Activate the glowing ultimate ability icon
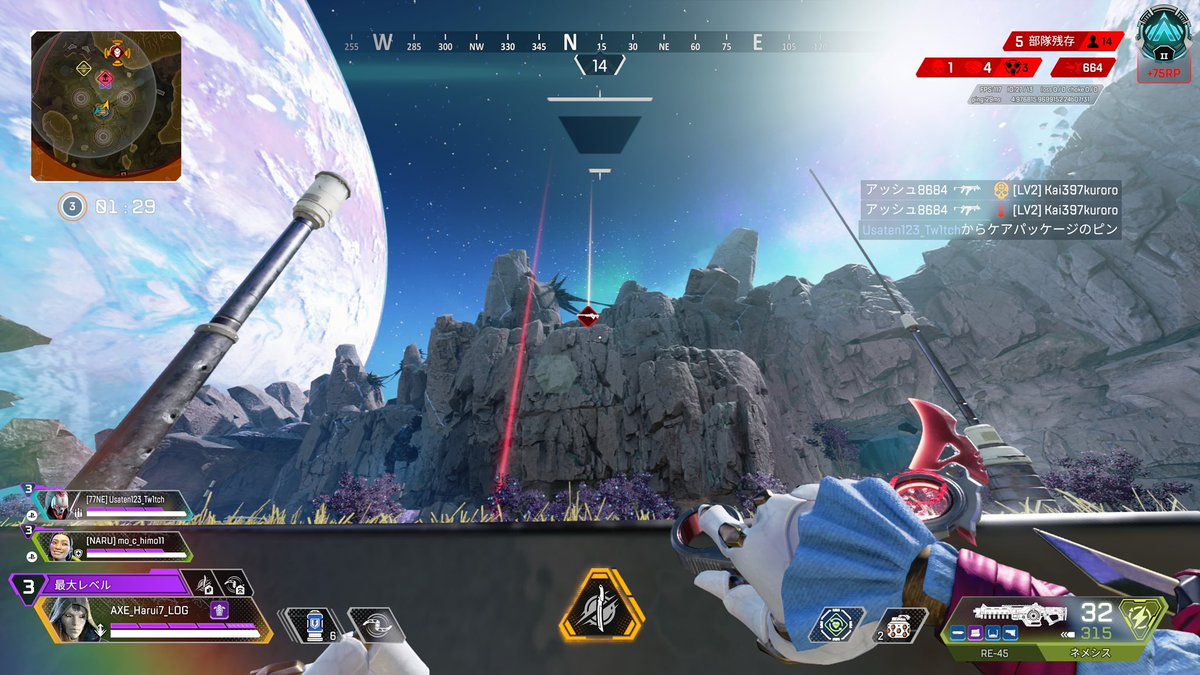 [601, 605]
